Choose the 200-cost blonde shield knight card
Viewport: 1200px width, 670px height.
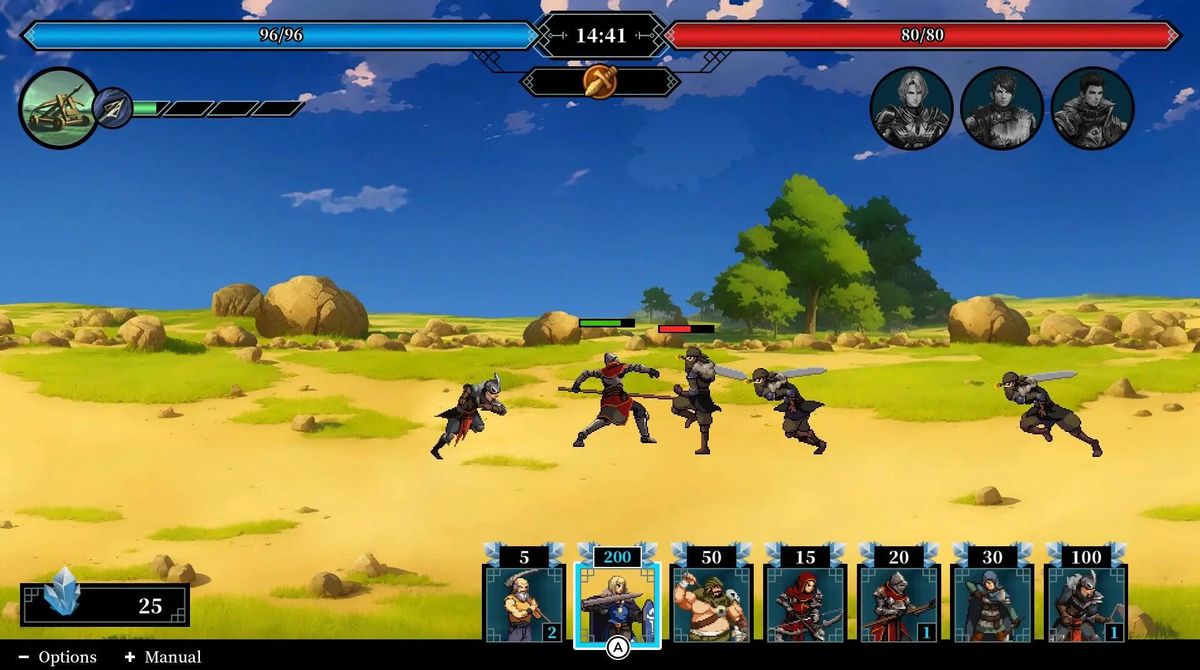[617, 603]
